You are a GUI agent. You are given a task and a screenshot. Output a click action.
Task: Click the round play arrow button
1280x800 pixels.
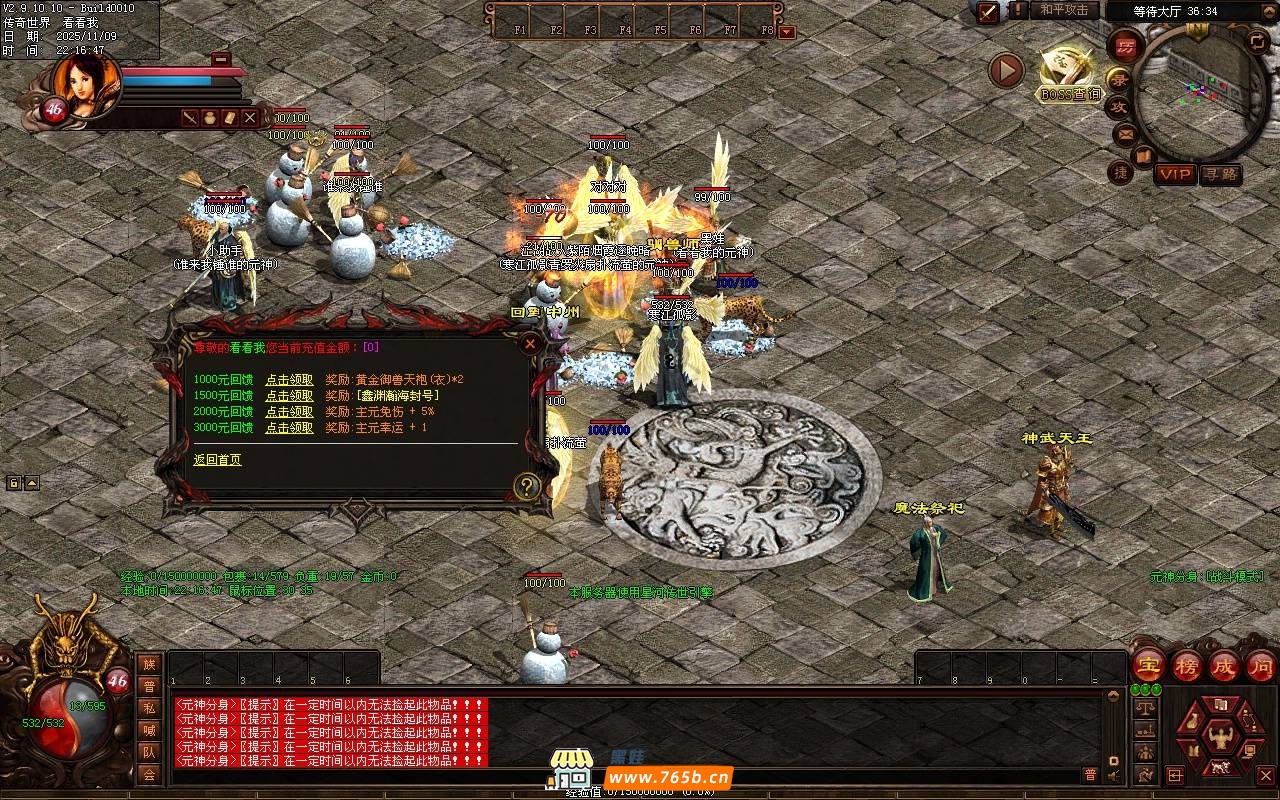pyautogui.click(x=1006, y=70)
